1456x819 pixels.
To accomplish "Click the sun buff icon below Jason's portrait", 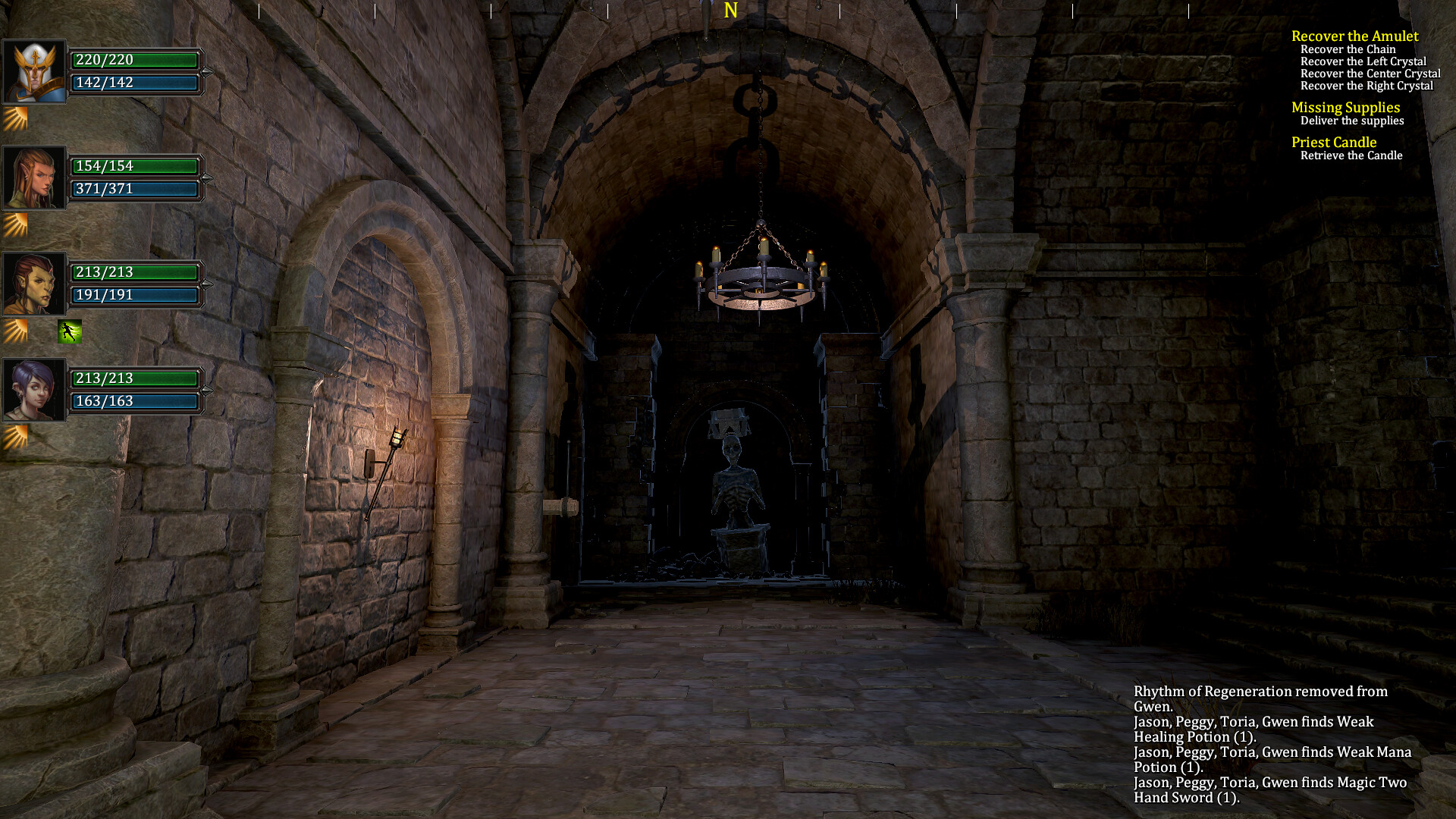I will tap(15, 118).
